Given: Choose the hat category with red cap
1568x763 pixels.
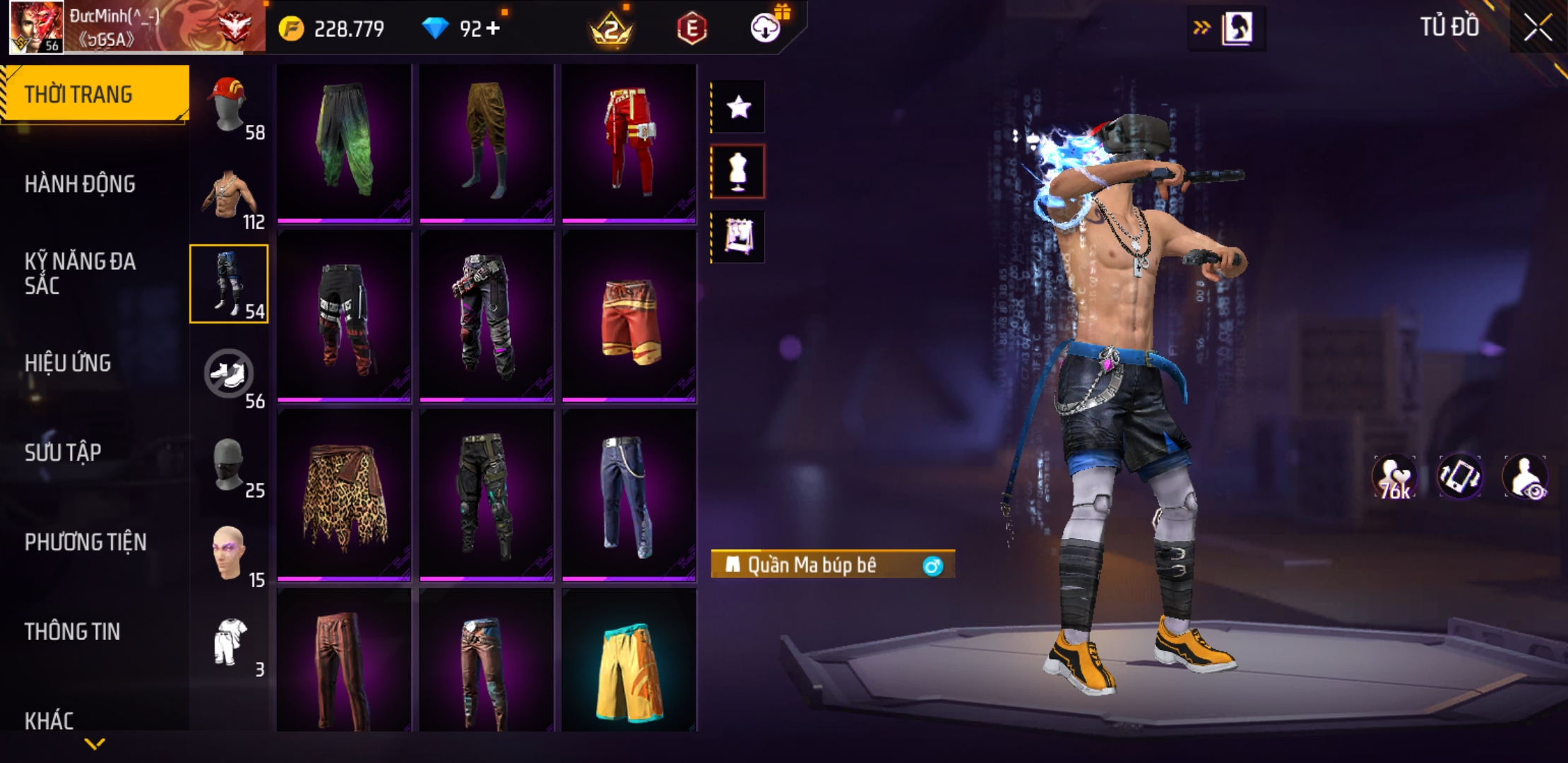Looking at the screenshot, I should click(229, 106).
